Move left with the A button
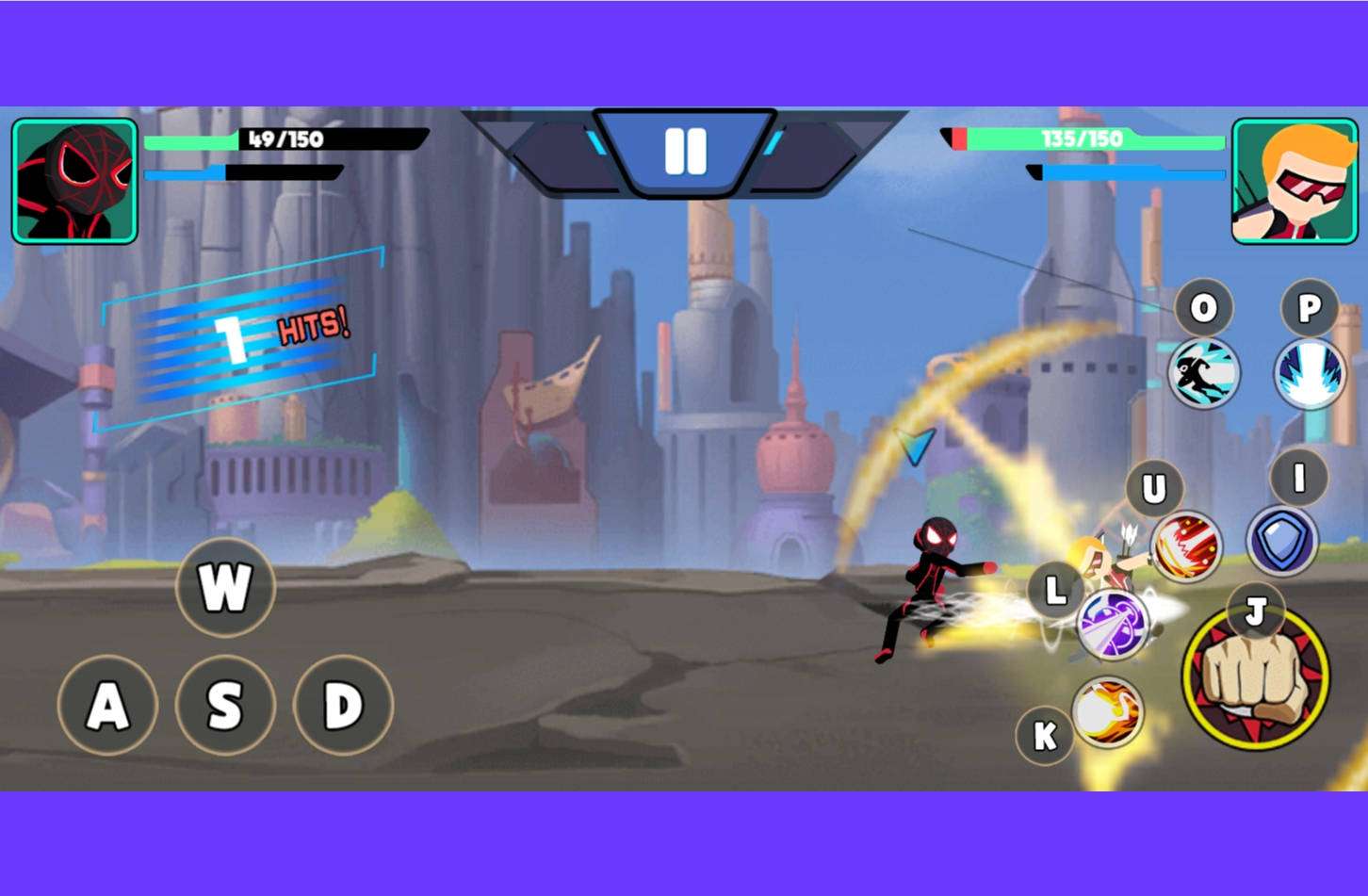 tap(106, 705)
